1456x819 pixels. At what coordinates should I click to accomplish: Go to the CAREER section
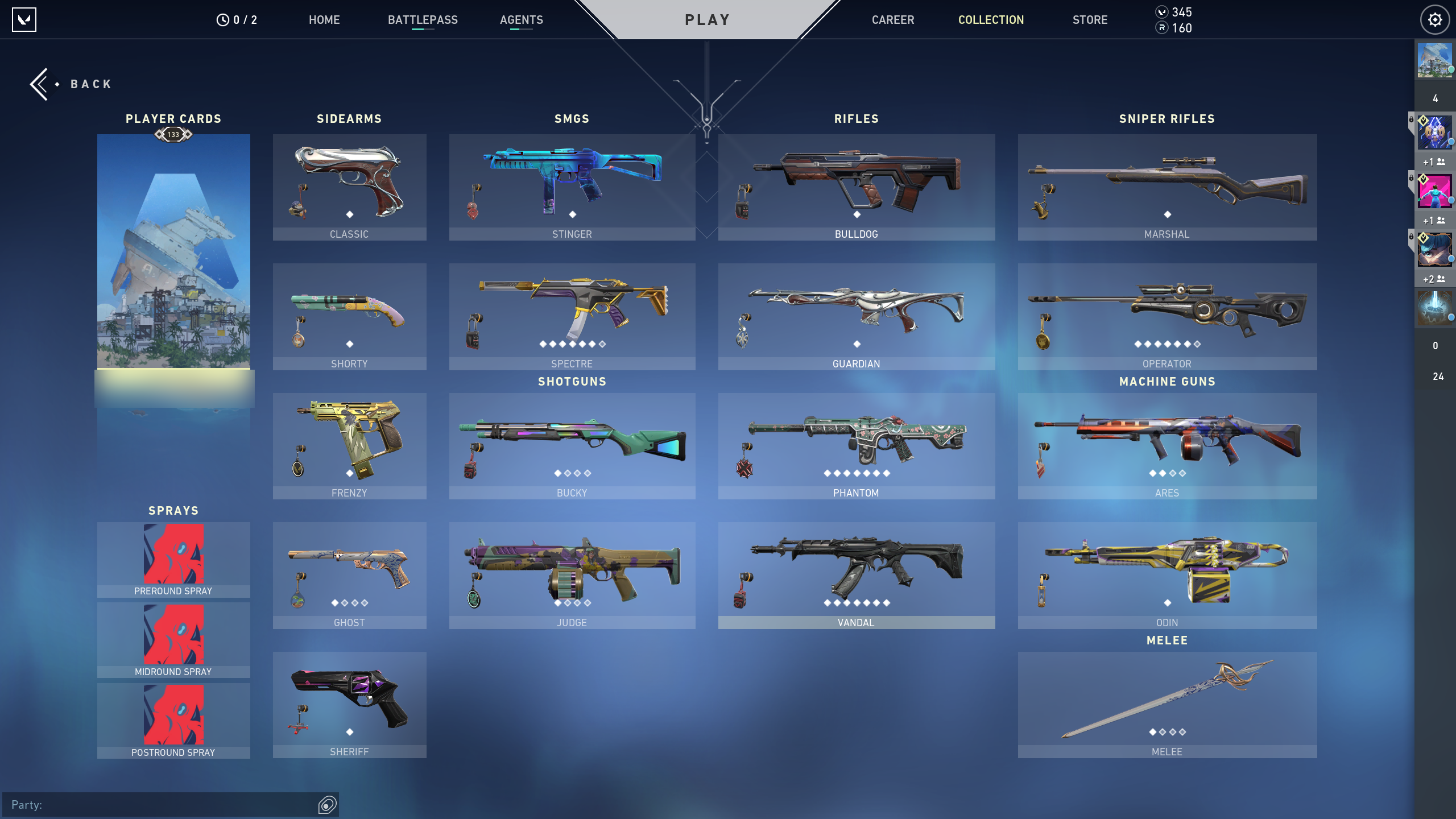coord(893,20)
